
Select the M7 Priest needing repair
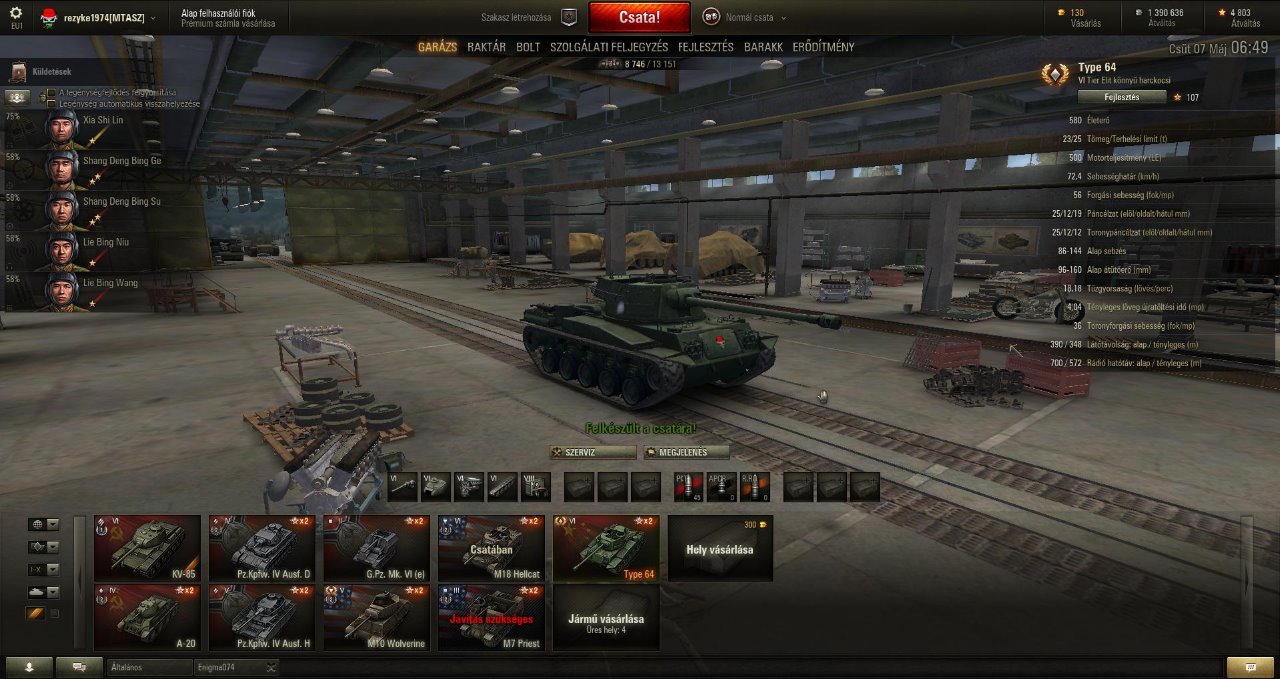[x=491, y=618]
